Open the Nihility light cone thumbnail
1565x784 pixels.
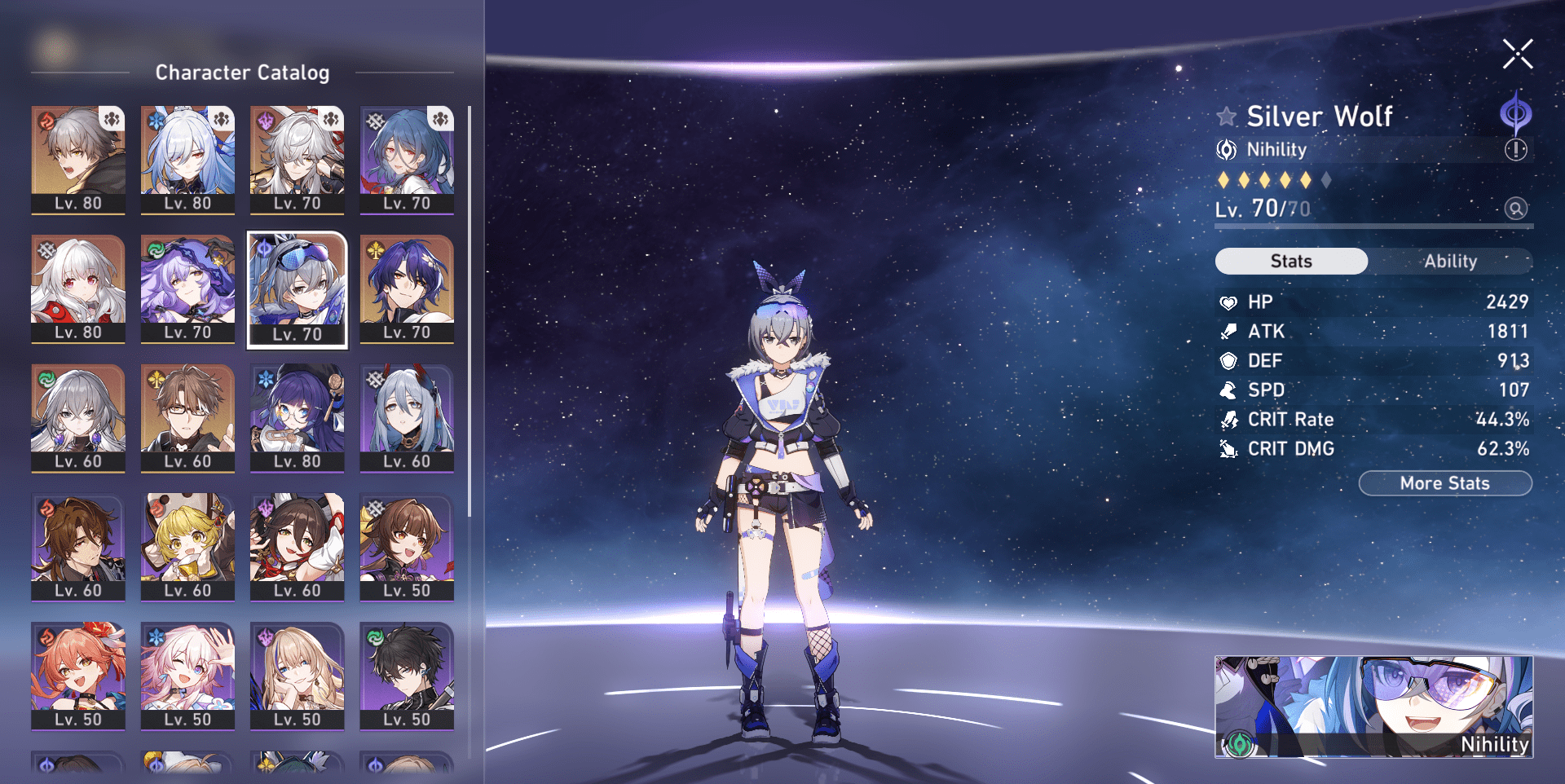[x=1373, y=707]
